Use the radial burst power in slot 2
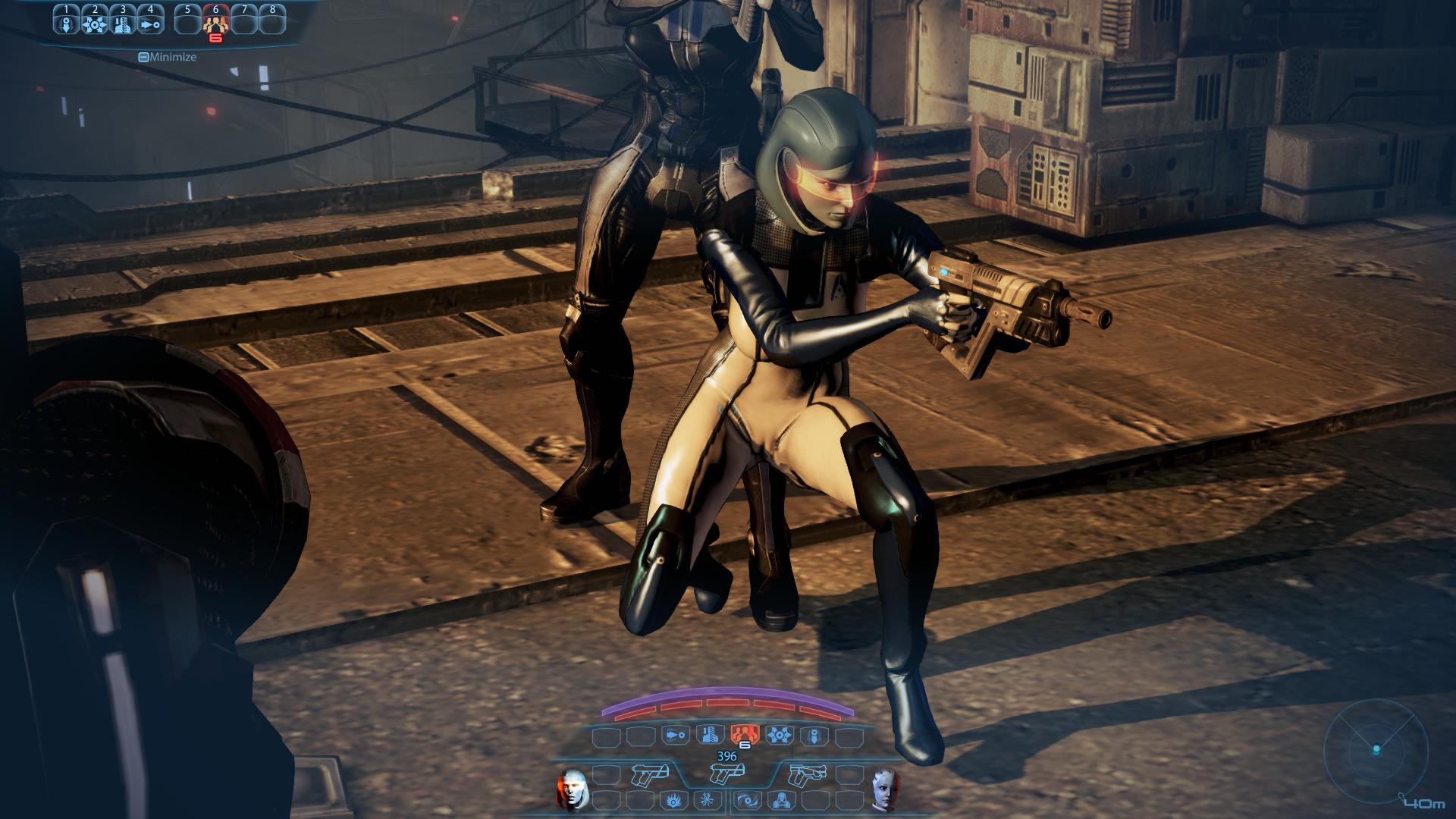Screen dimensions: 1456x819 point(94,23)
